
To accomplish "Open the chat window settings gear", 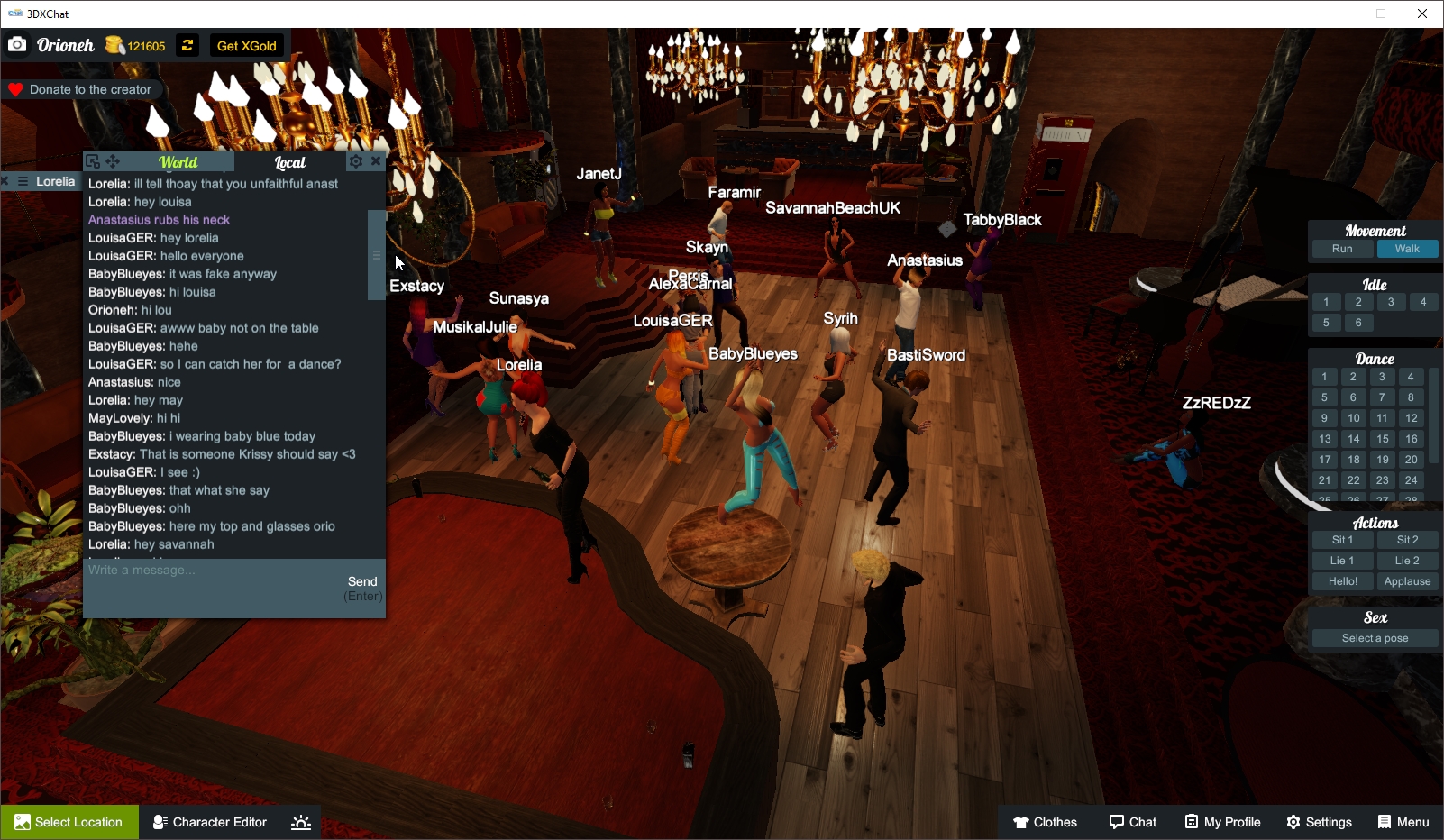I will point(356,160).
